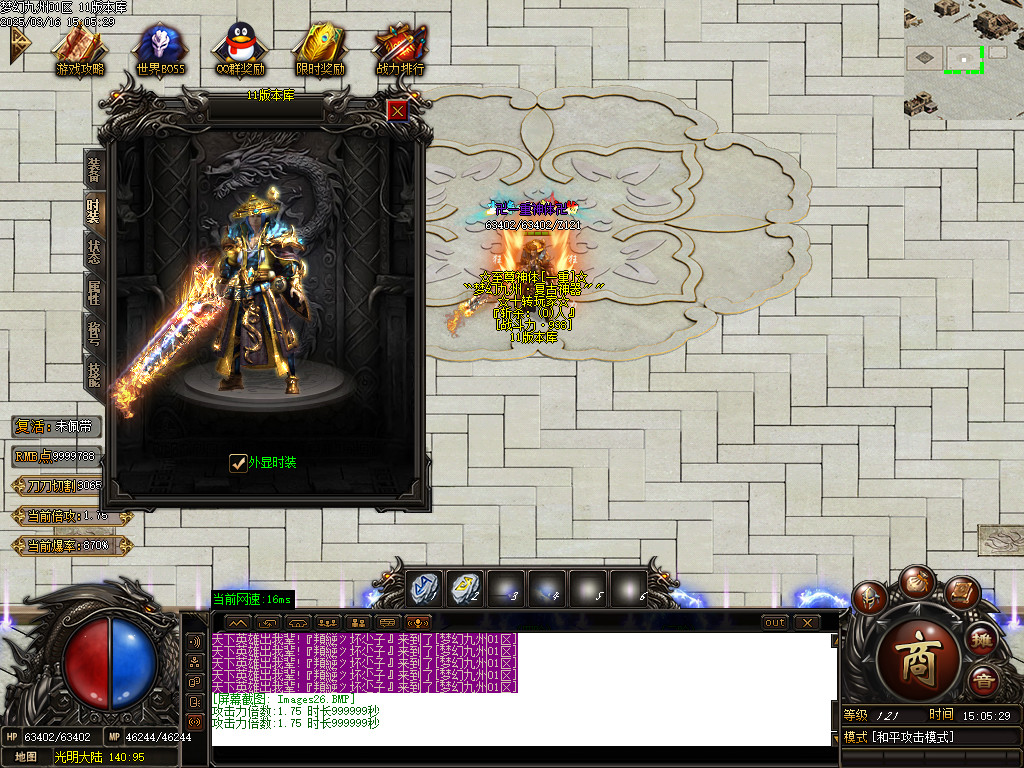Open character sheet via helmet icon
This screenshot has width=1024, height=768.
click(x=870, y=597)
